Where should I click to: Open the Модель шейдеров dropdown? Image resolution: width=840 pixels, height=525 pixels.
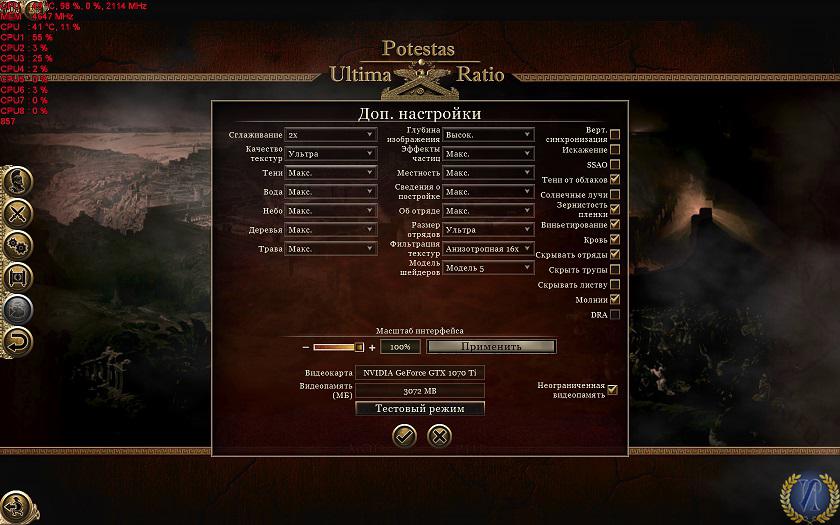488,268
